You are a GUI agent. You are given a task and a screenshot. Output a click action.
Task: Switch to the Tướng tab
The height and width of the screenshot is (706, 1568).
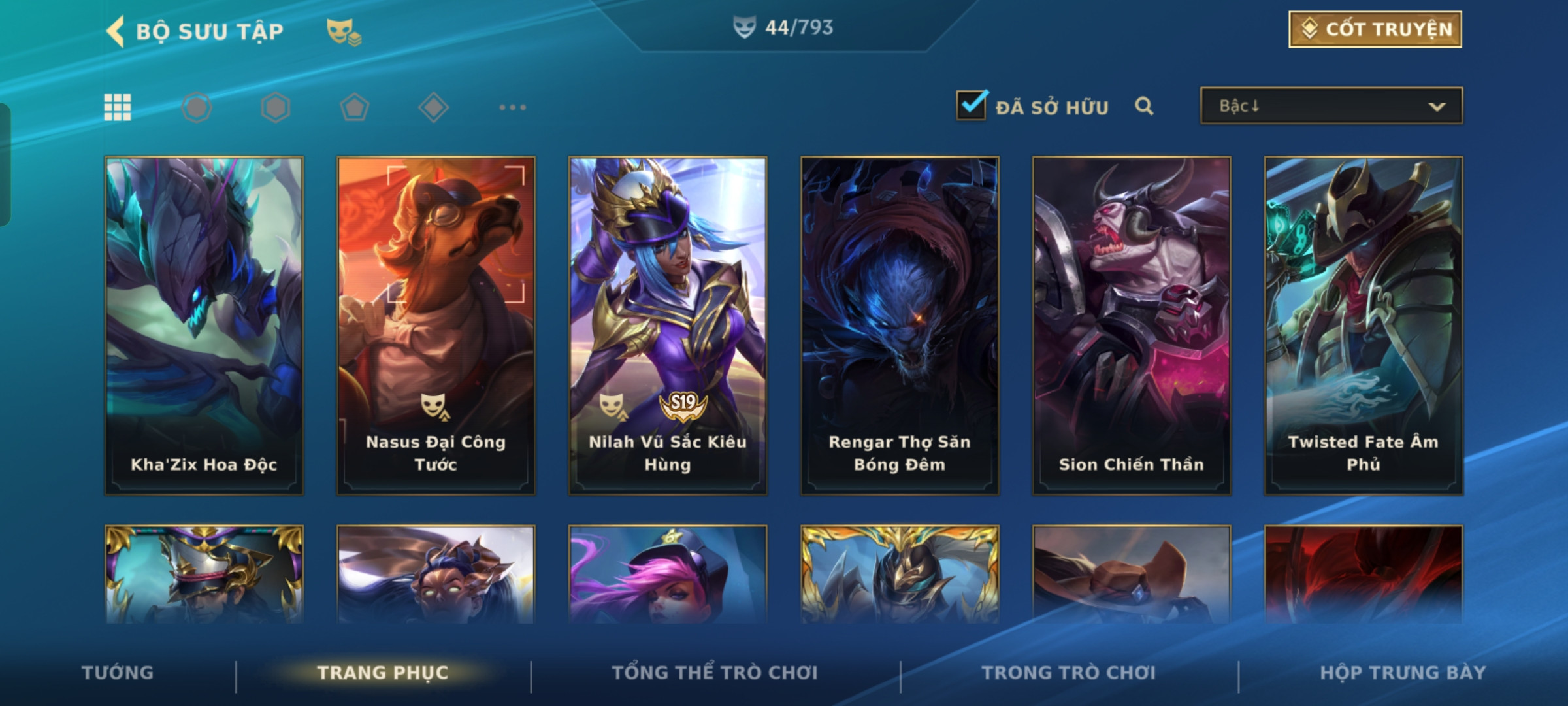[x=118, y=673]
